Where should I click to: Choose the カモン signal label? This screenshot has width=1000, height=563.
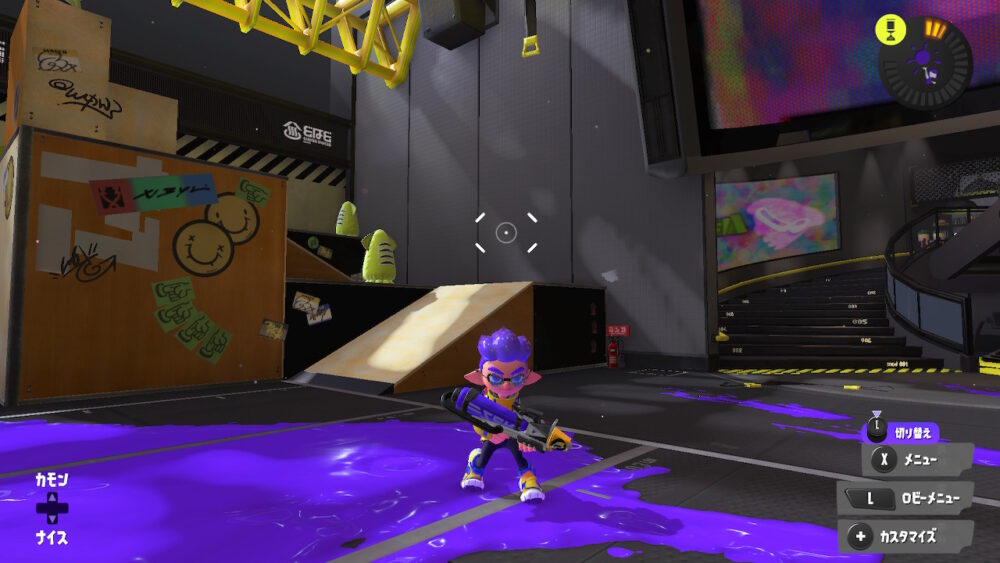[x=52, y=480]
